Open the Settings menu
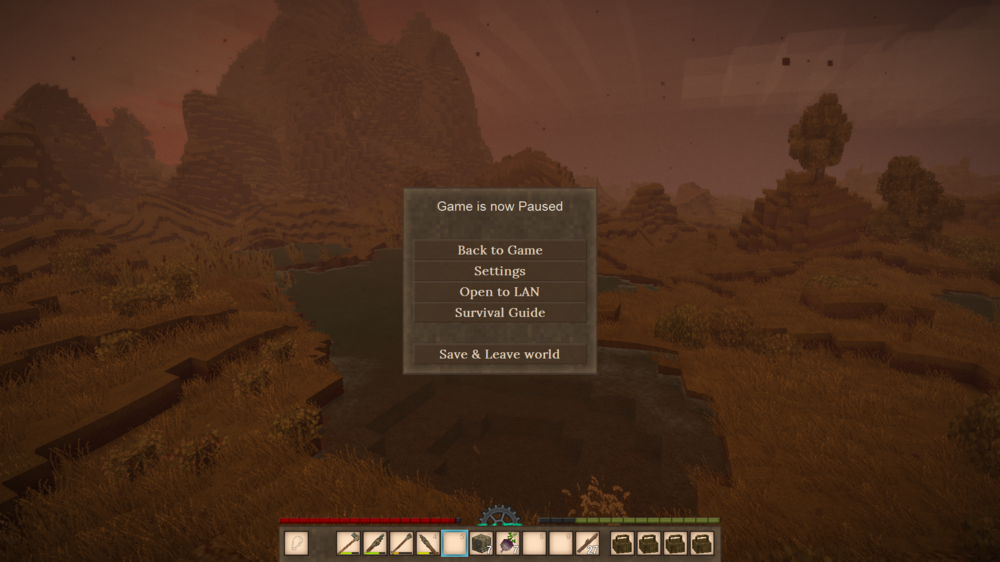Viewport: 1000px width, 562px height. coord(499,271)
